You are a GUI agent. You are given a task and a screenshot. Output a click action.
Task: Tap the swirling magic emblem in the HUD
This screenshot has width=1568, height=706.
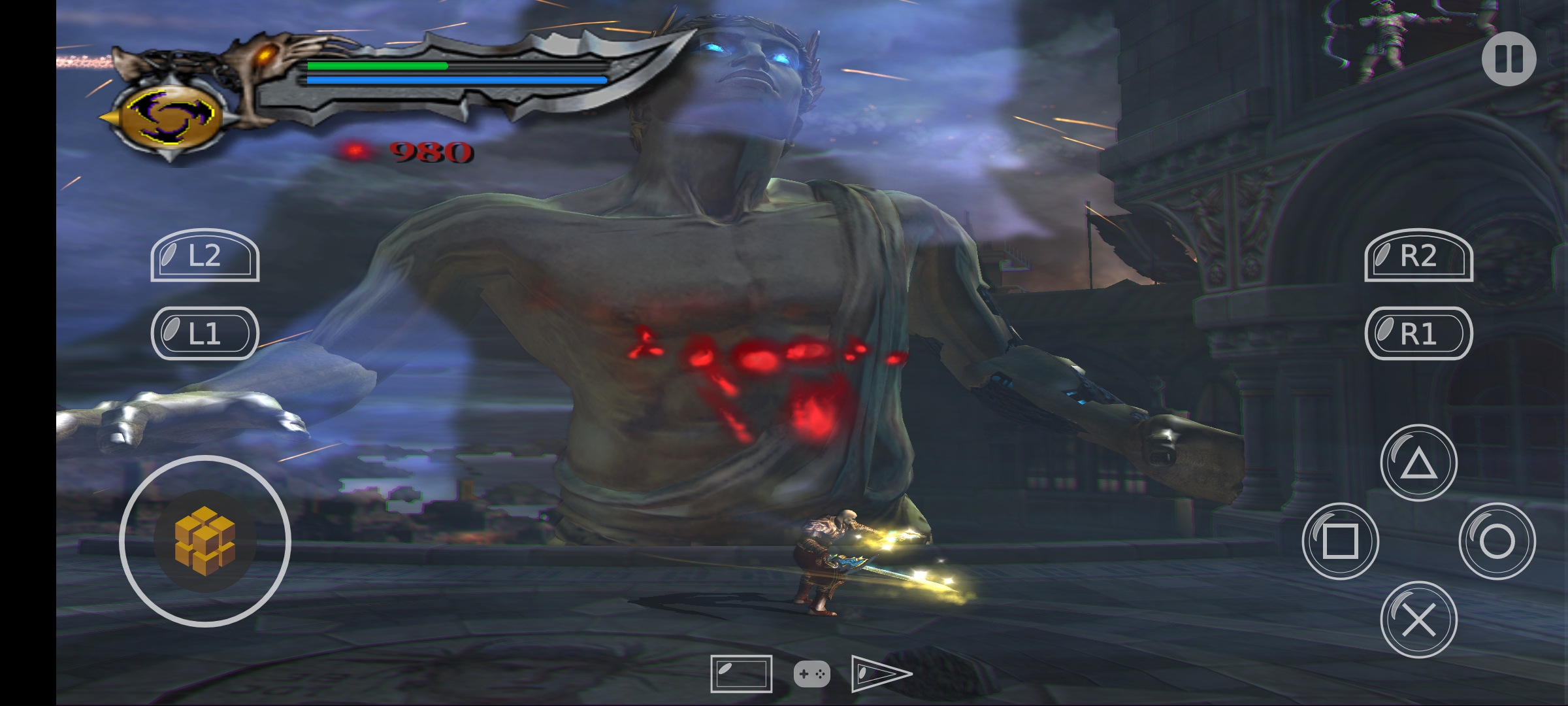[173, 118]
